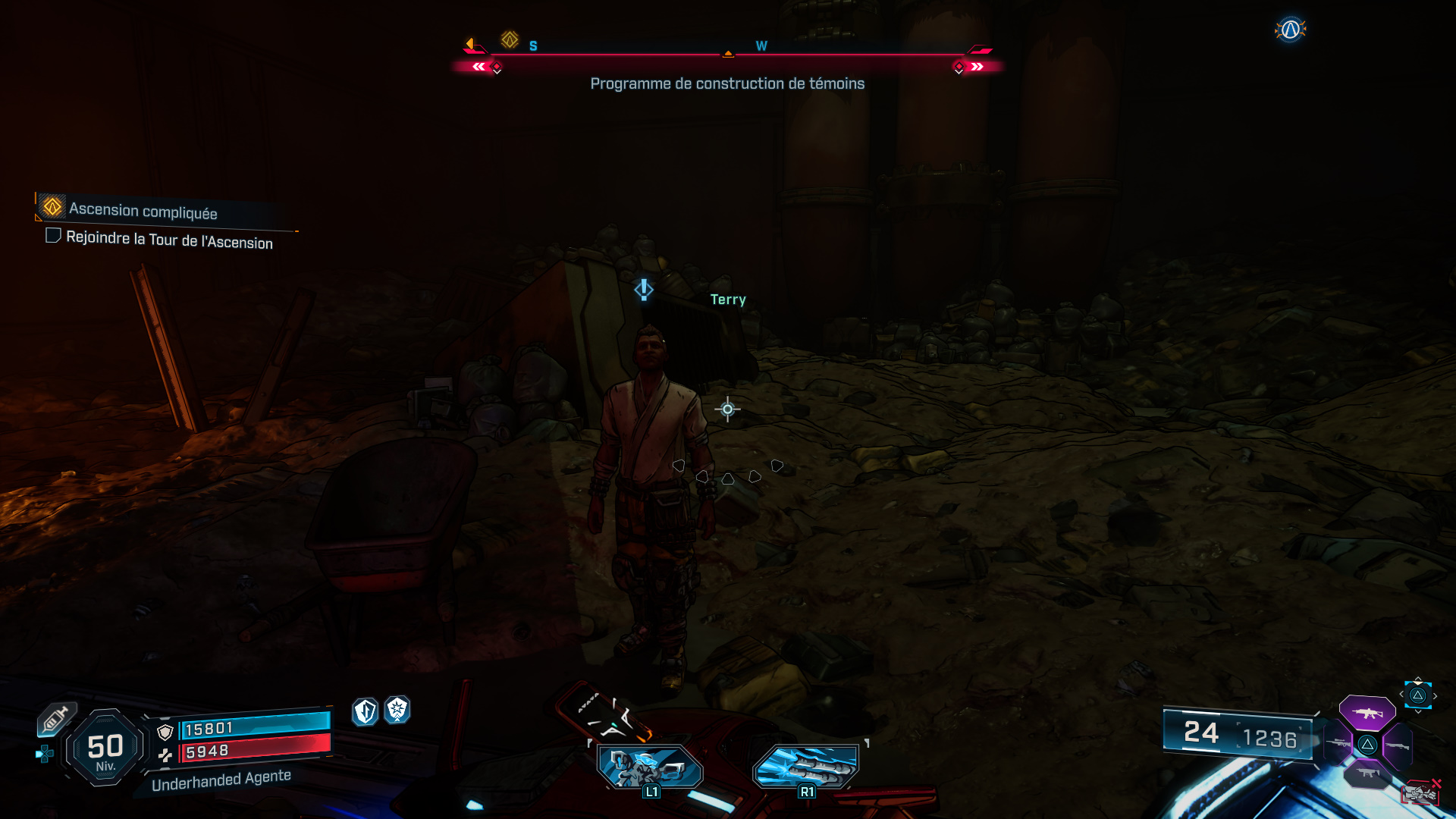Click the right chevron beside the swap prompt
The height and width of the screenshot is (819, 1456).
1435,695
